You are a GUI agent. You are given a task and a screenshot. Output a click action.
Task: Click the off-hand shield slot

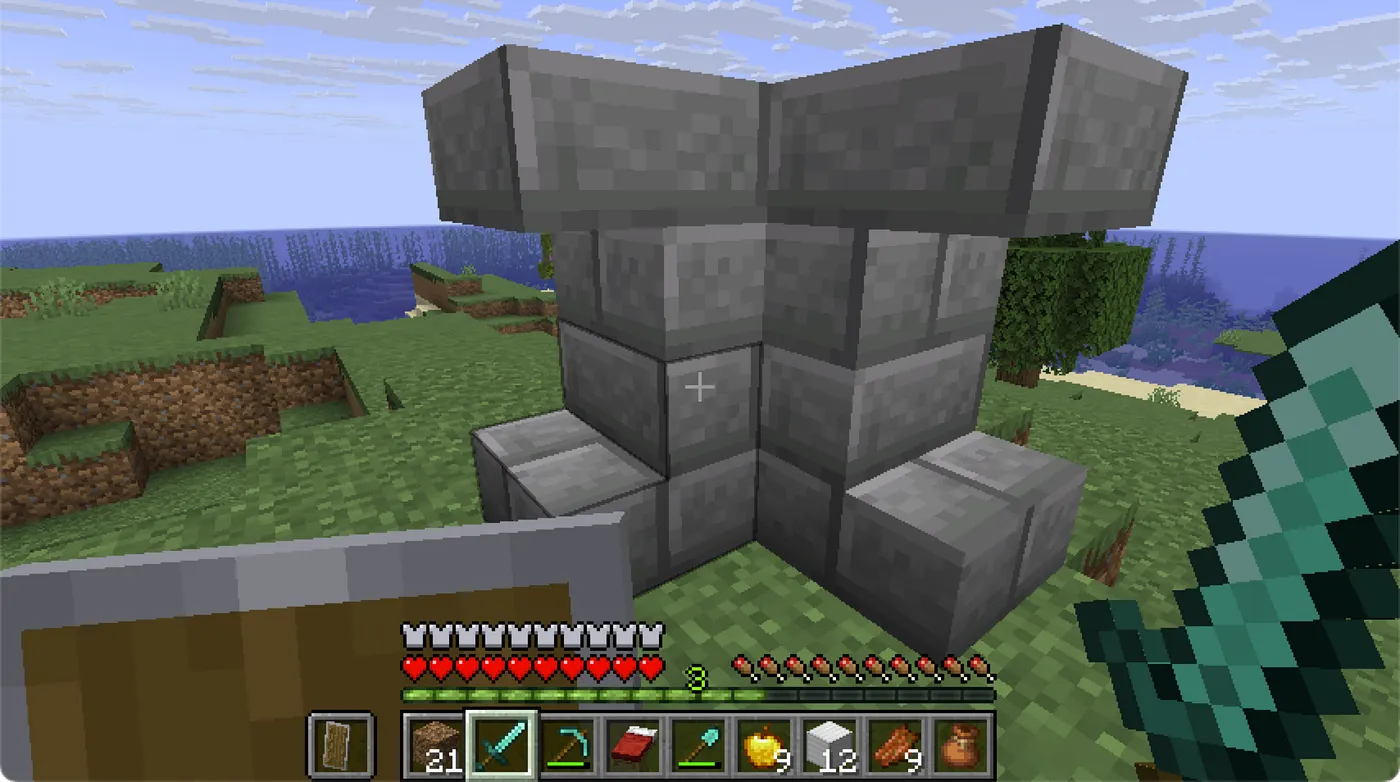(x=341, y=745)
